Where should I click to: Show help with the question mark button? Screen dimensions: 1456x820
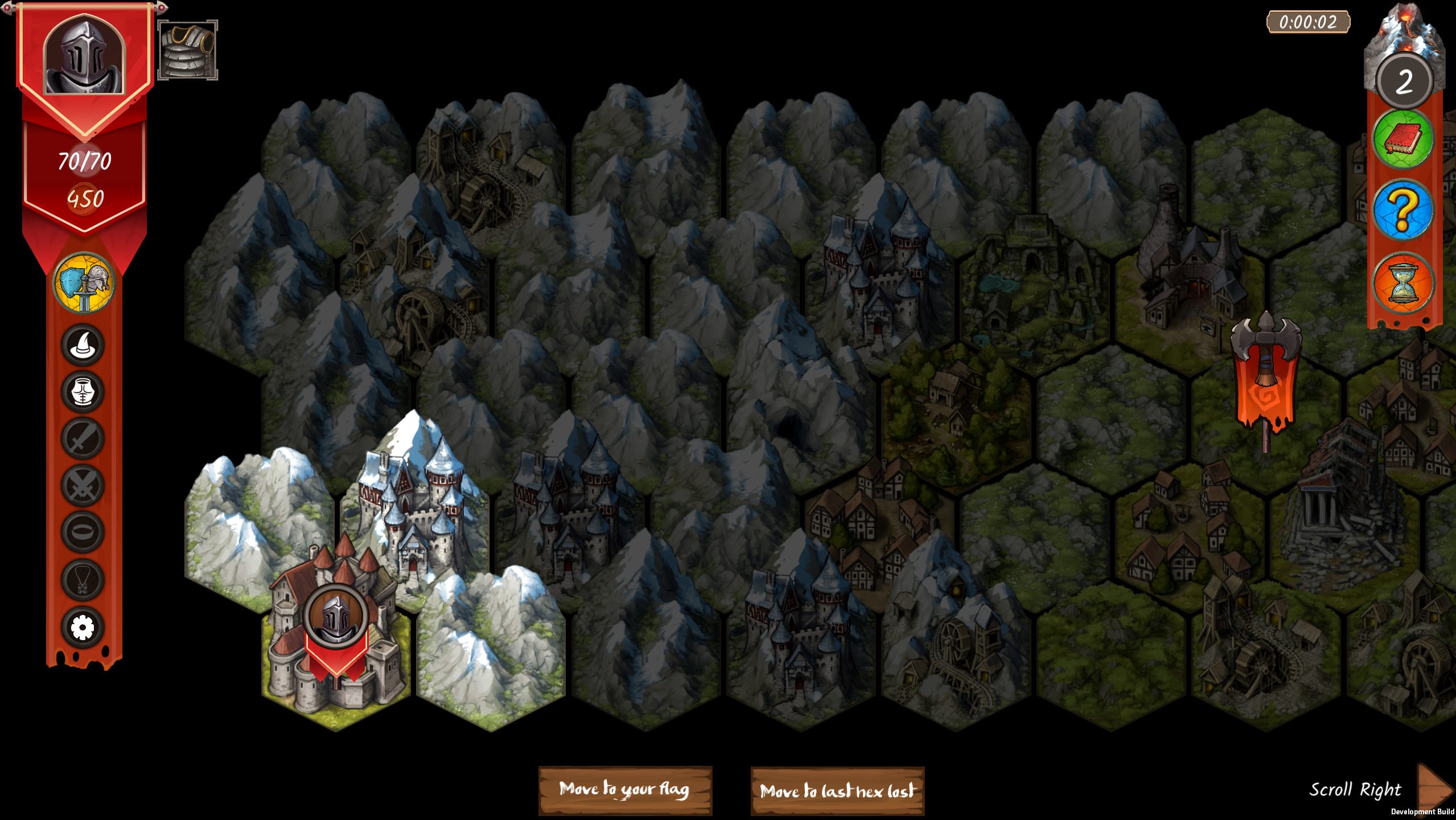[1402, 211]
